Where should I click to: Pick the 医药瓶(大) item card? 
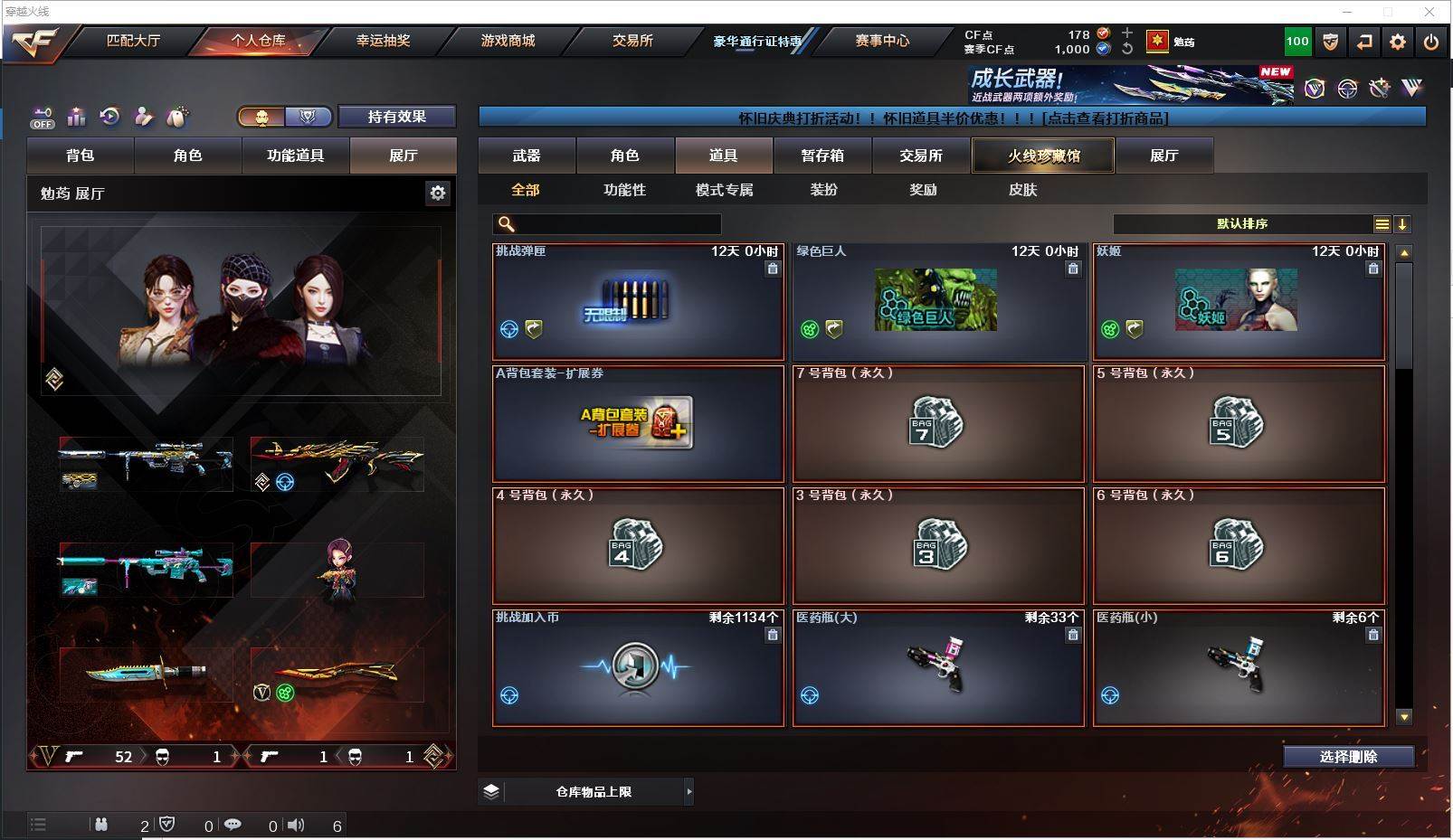(x=938, y=668)
